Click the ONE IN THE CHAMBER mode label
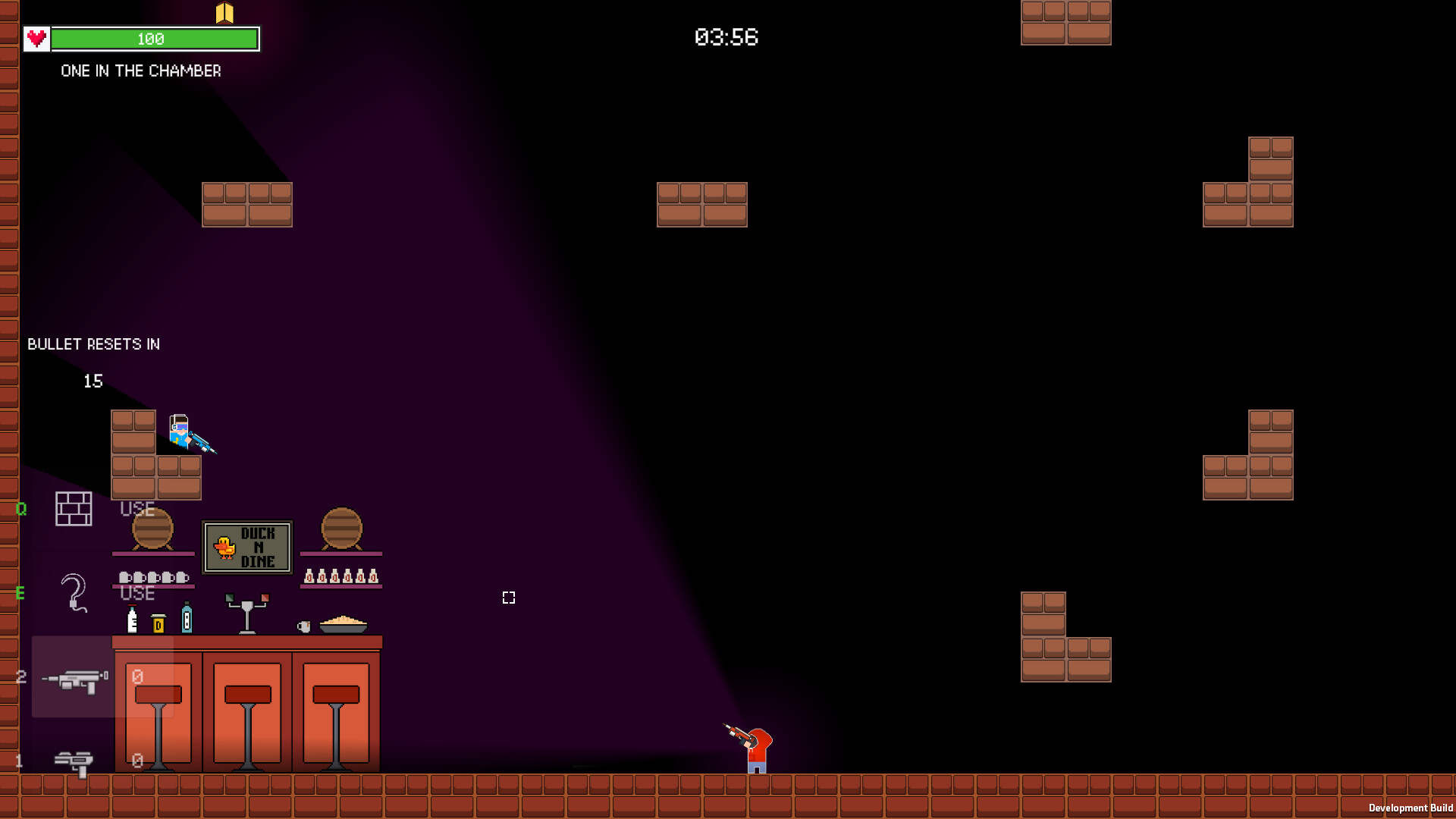The width and height of the screenshot is (1456, 819). coord(141,71)
